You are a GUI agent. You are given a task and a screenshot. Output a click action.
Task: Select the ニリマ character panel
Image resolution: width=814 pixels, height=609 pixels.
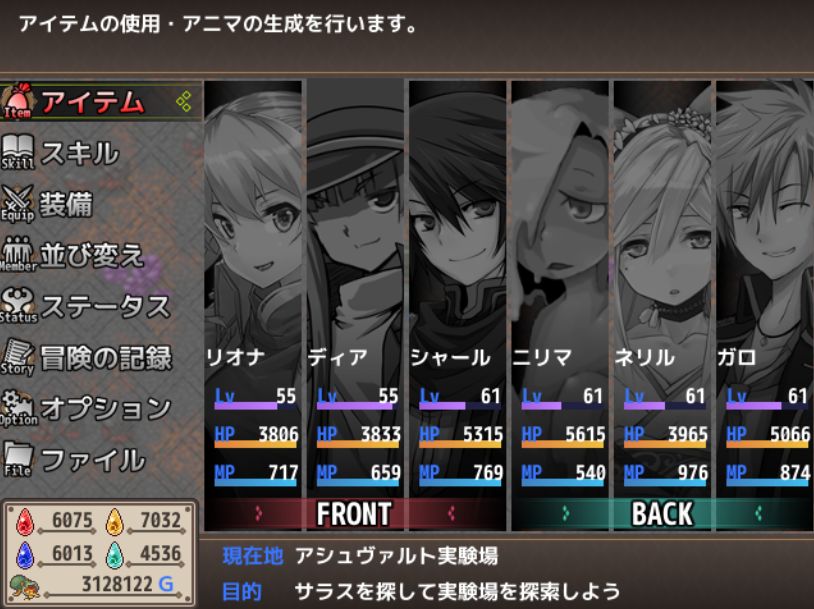[561, 290]
